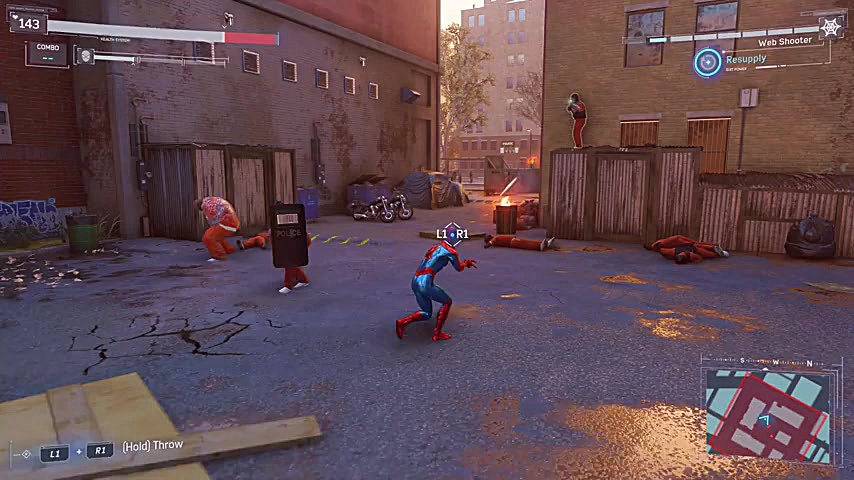Select the Web Shooter gadget icon

coord(831,29)
